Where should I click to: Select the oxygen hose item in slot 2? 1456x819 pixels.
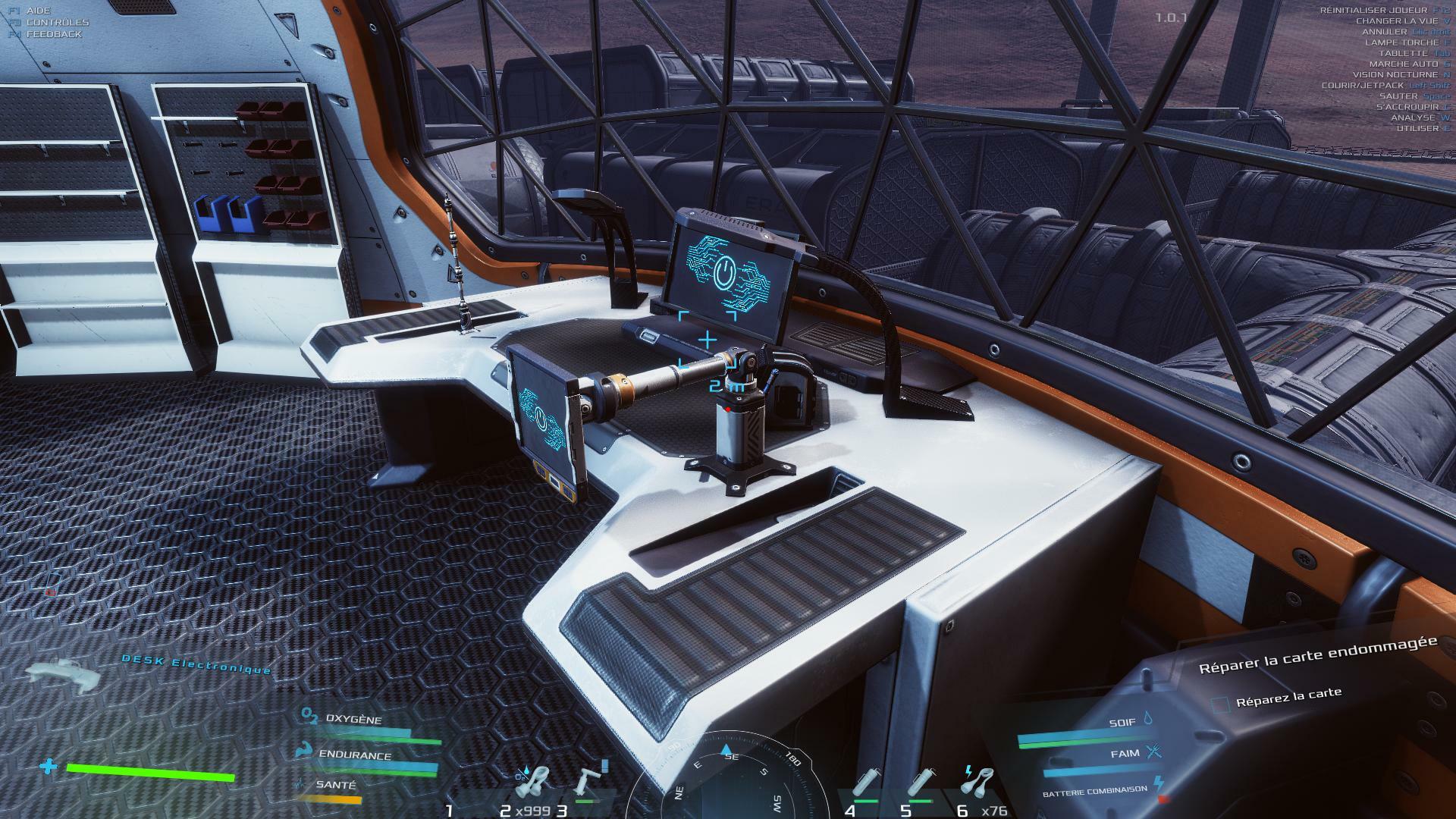pyautogui.click(x=536, y=783)
